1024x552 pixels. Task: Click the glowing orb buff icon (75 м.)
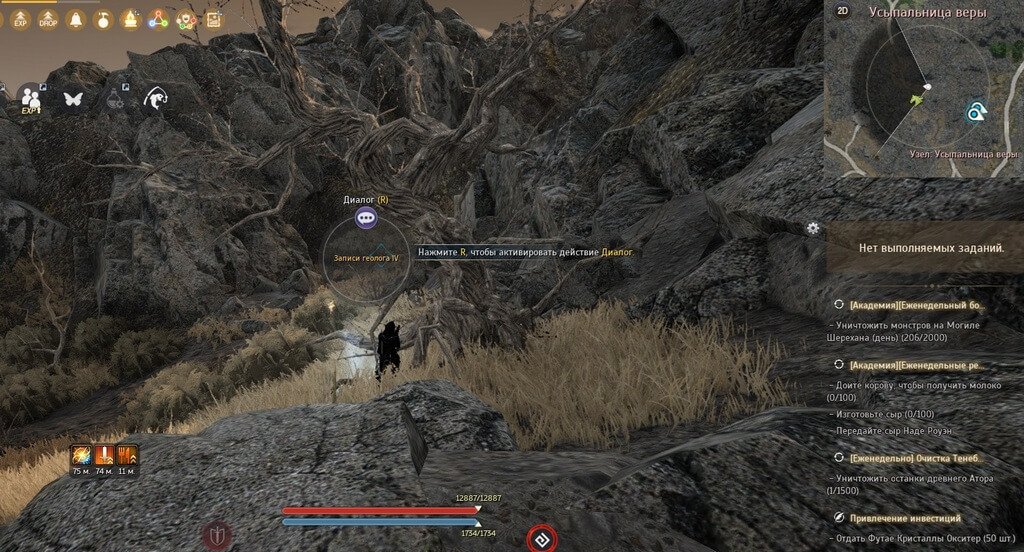81,456
